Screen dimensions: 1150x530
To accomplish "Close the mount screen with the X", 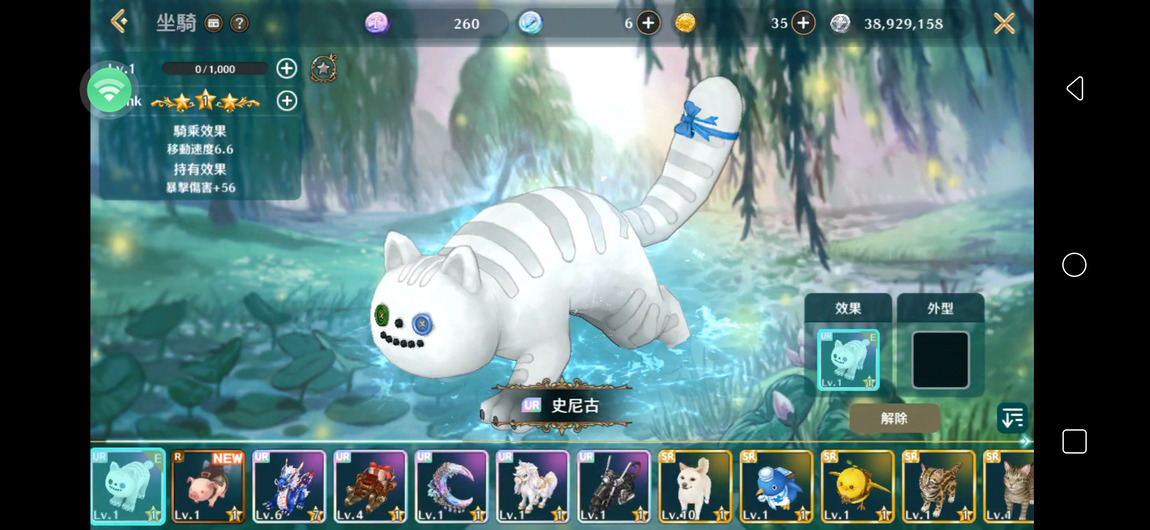I will tap(1004, 23).
